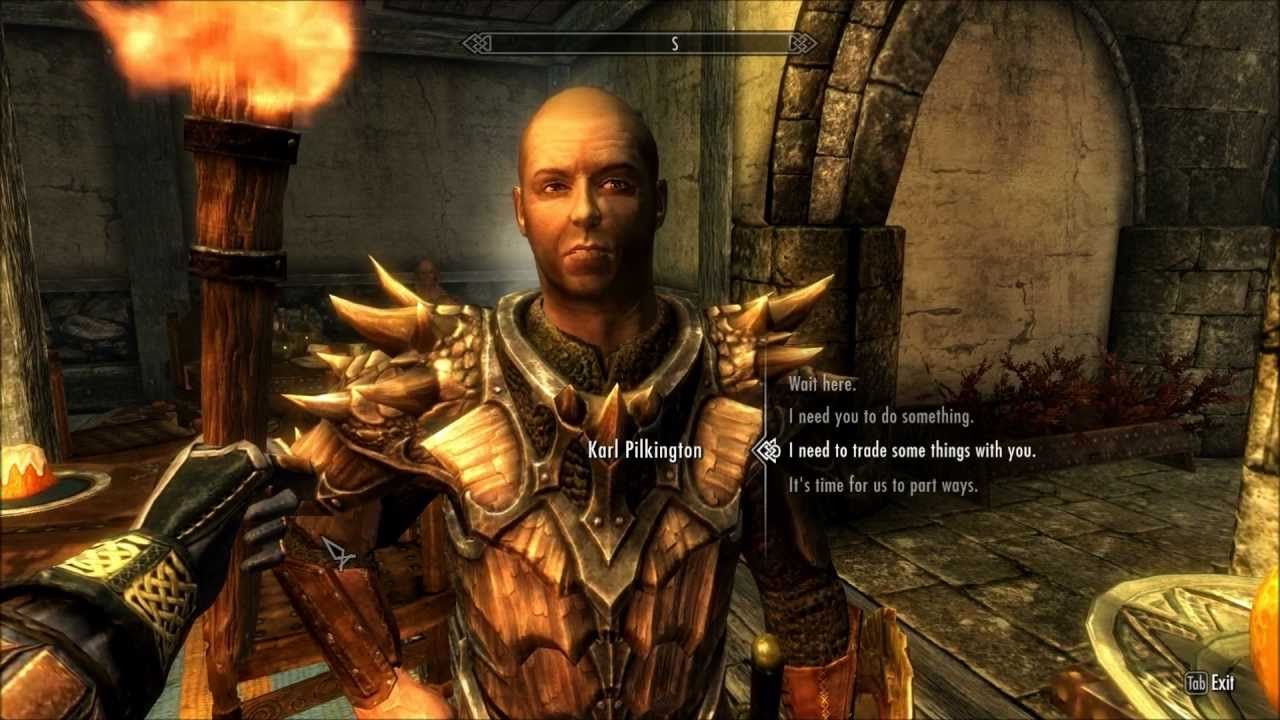Choose "It's time for us to part ways."
Screen dimensions: 1280x720
tap(882, 486)
